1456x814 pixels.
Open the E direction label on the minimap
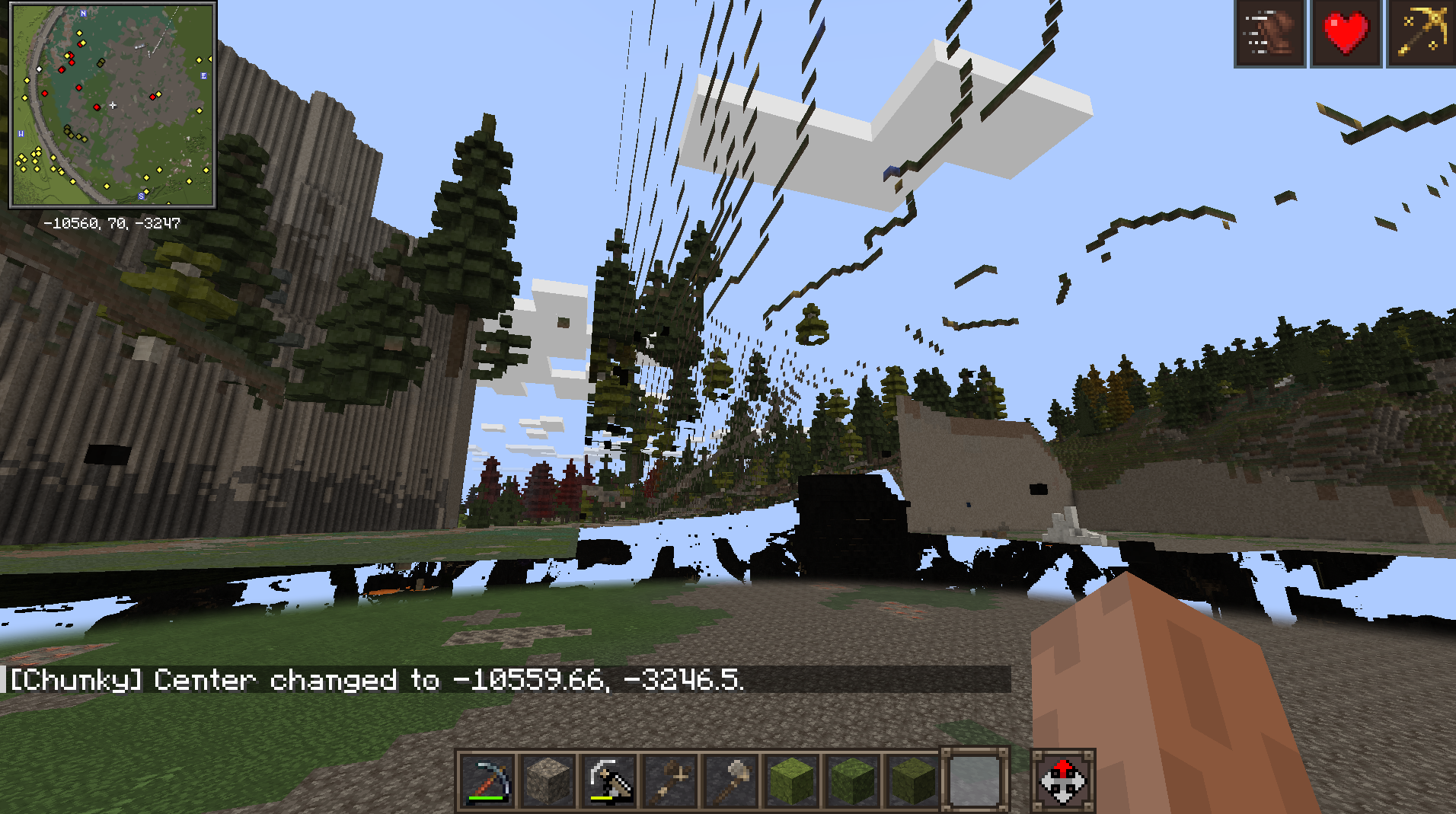point(203,75)
